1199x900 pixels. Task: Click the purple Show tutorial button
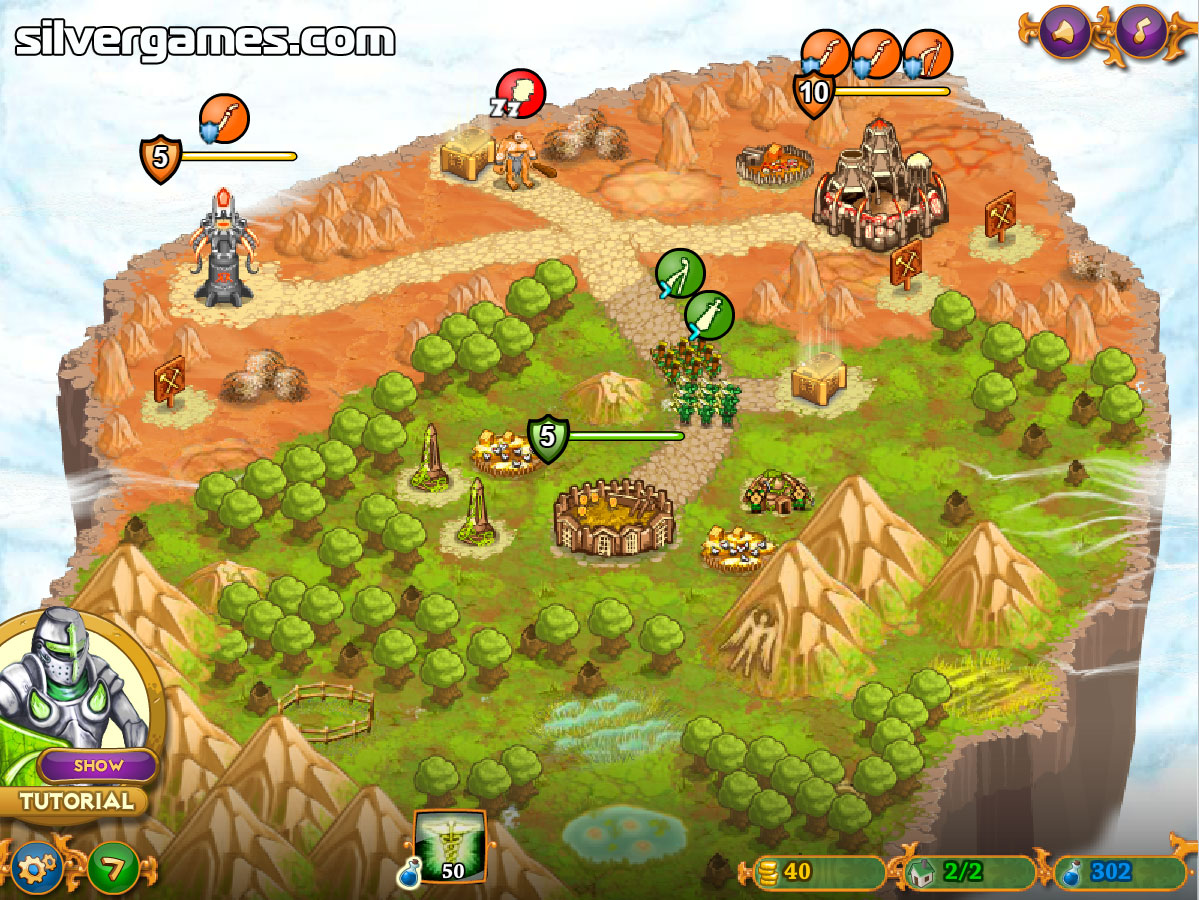98,766
